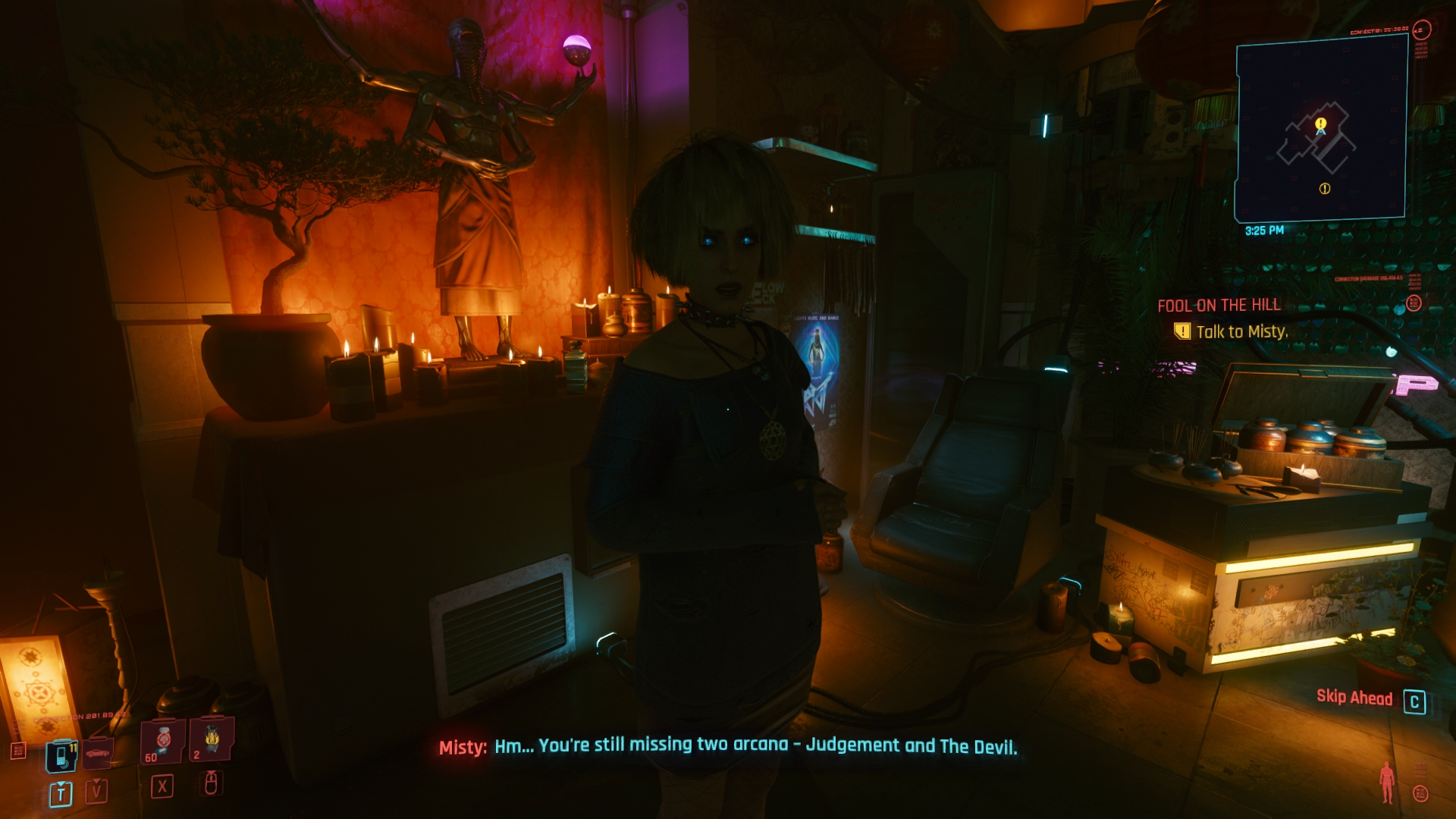
Task: Click the Talk to Misty objective
Action: pyautogui.click(x=1241, y=331)
